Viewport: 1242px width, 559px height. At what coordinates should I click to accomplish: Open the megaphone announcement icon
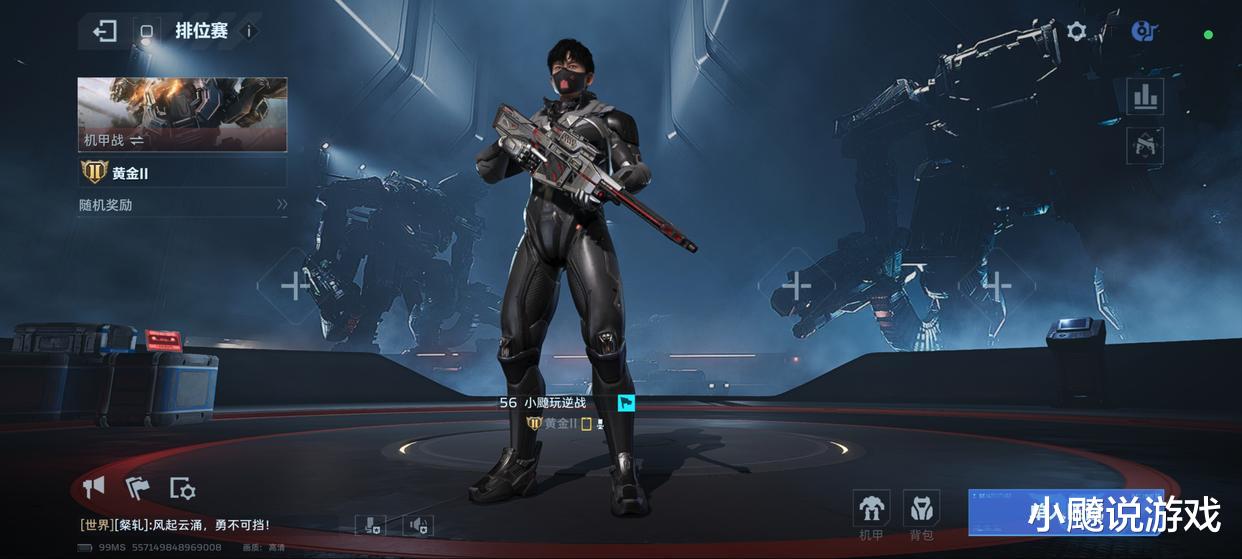point(94,487)
